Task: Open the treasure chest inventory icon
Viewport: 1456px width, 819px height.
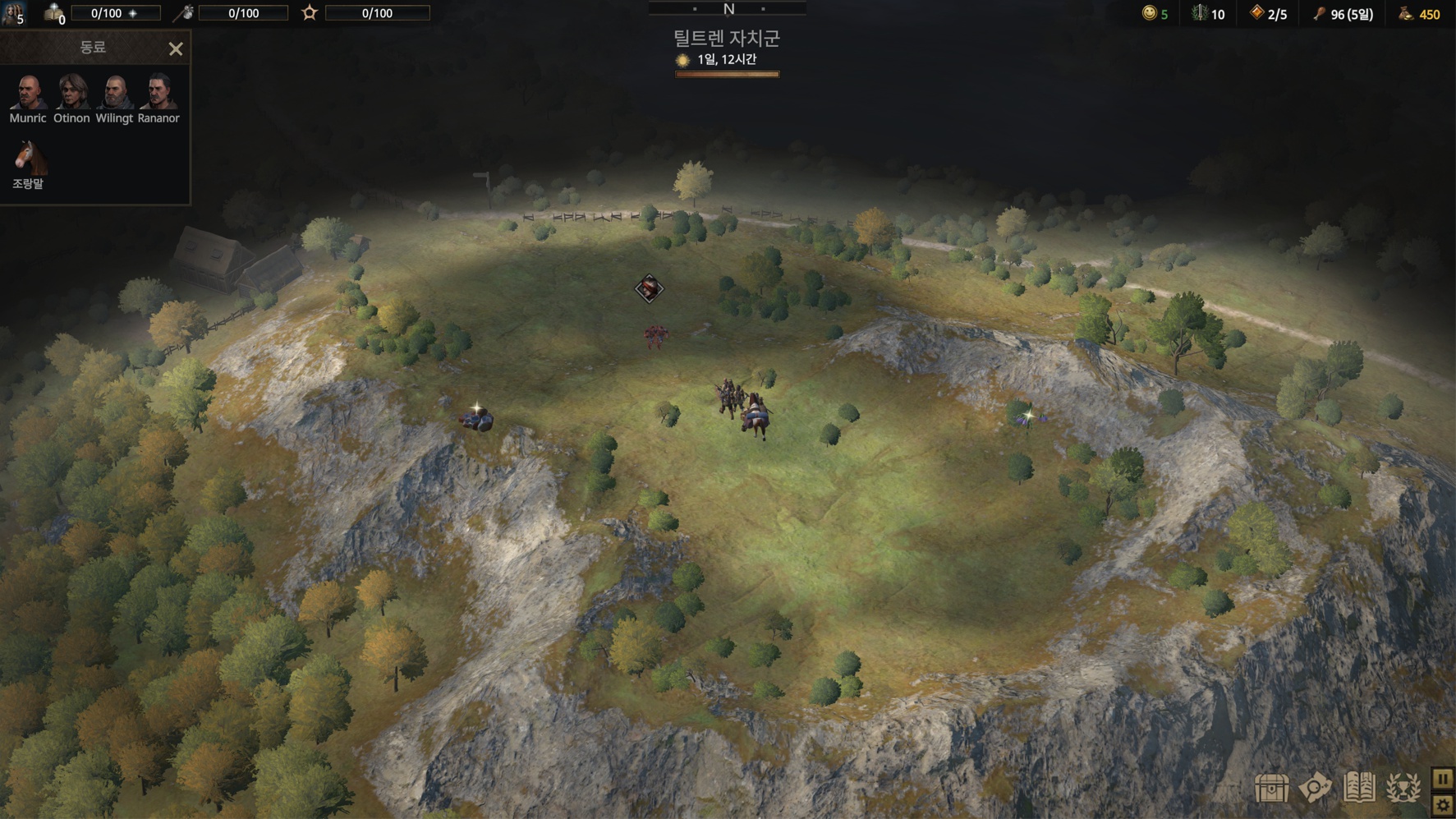Action: click(1271, 789)
